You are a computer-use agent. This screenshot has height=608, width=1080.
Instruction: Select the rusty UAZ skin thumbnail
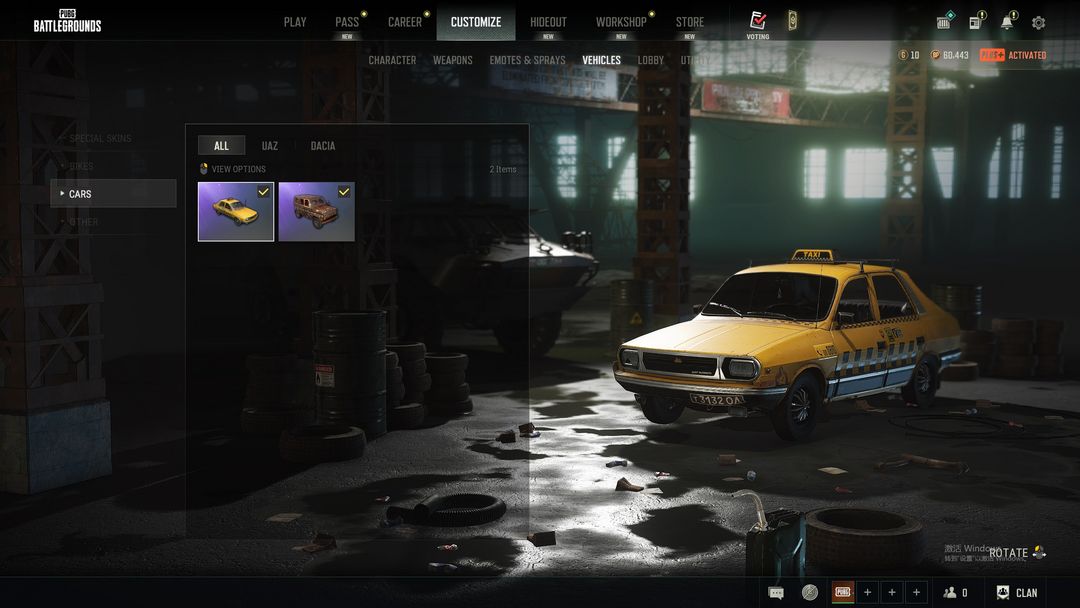pyautogui.click(x=316, y=211)
